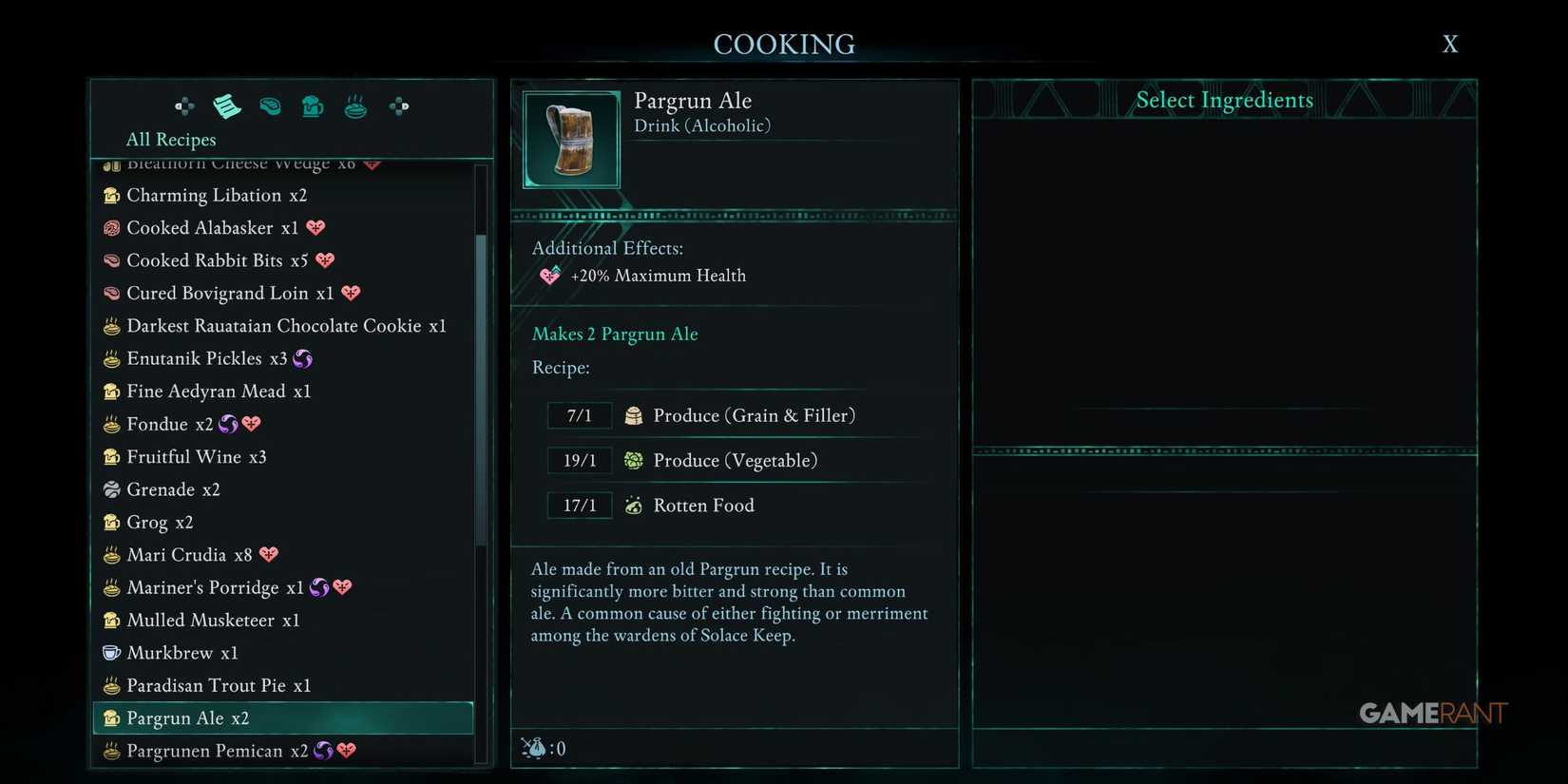Click the cooking counter at panel bottom
The width and height of the screenshot is (1568, 784).
coord(545,748)
